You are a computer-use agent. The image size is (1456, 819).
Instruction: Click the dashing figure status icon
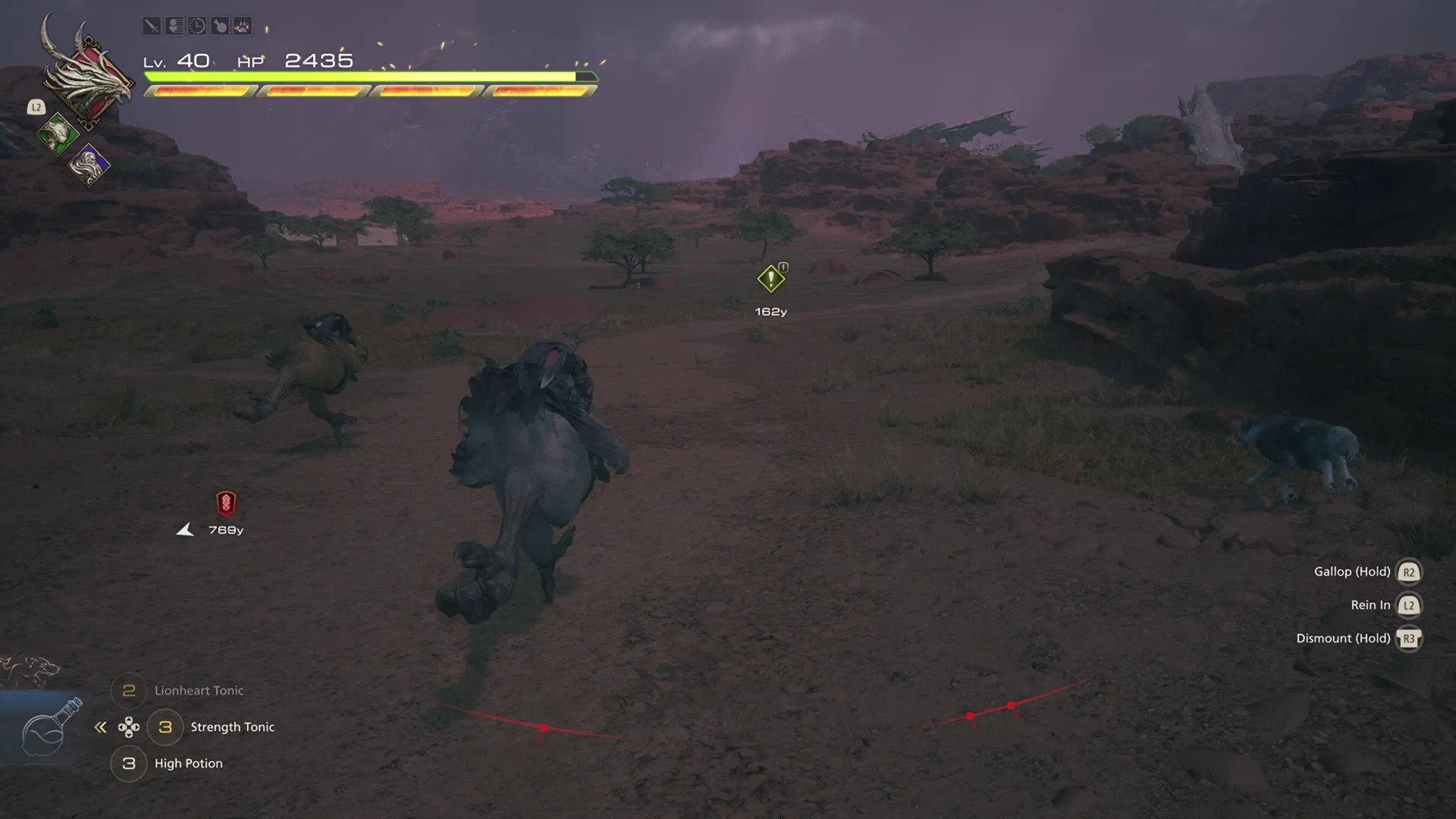click(174, 25)
